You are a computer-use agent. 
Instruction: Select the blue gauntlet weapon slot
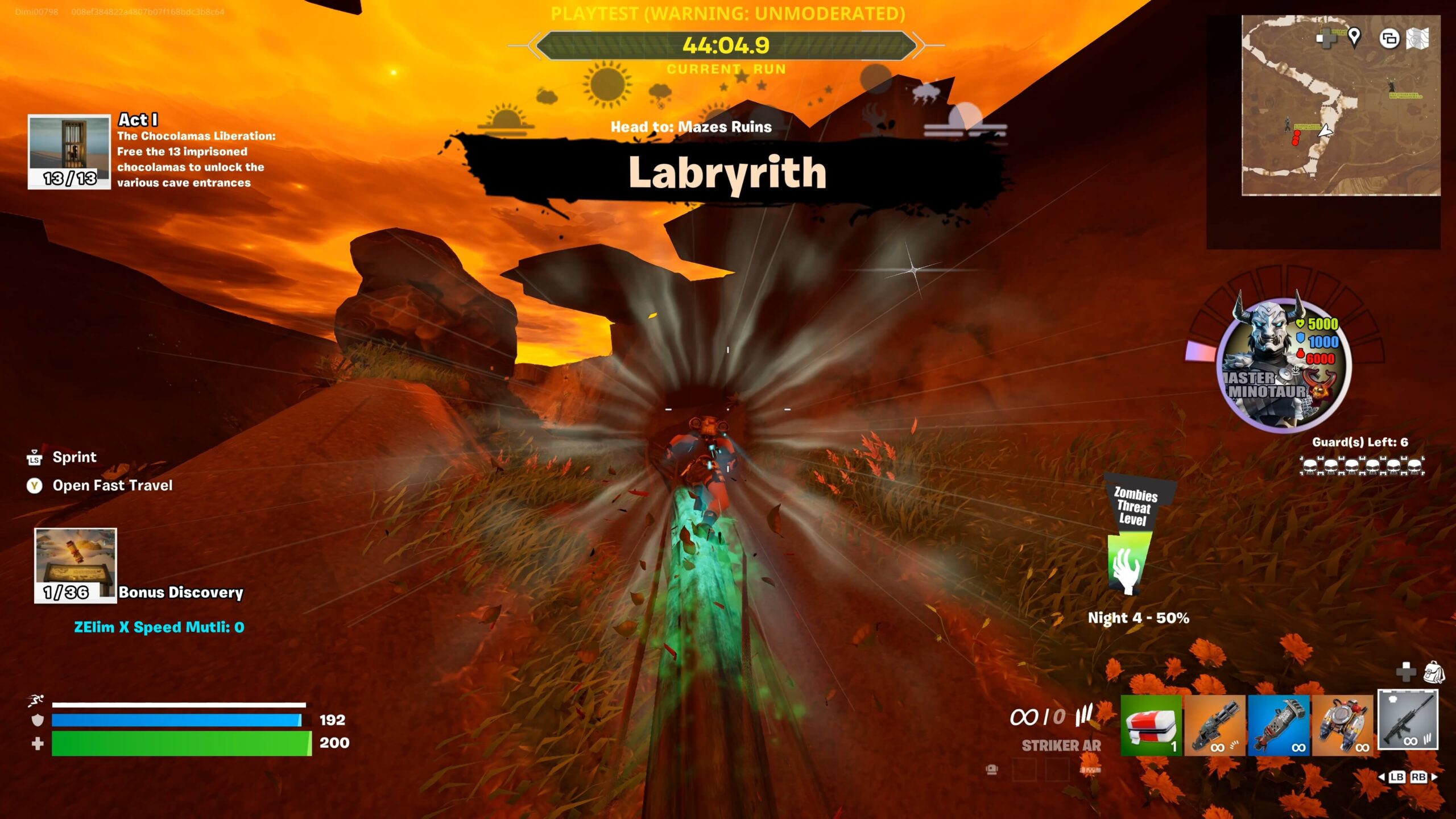pyautogui.click(x=1279, y=725)
